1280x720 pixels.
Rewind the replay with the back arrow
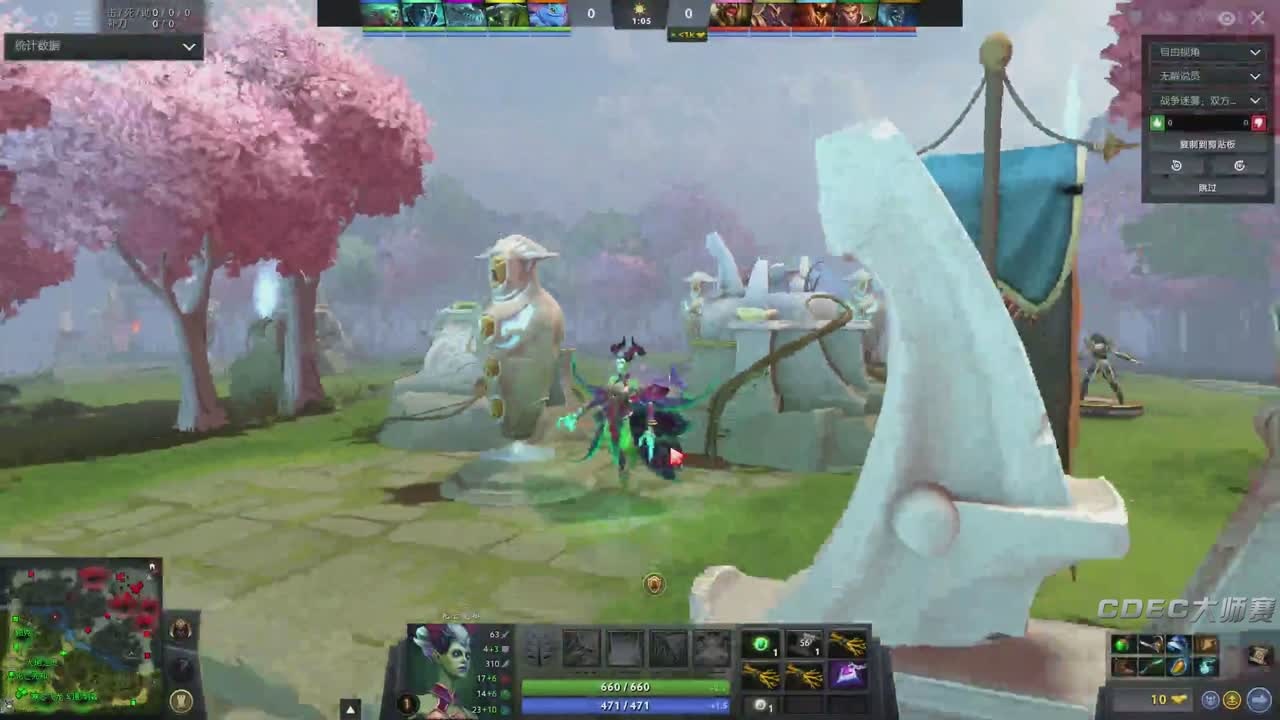point(1176,166)
